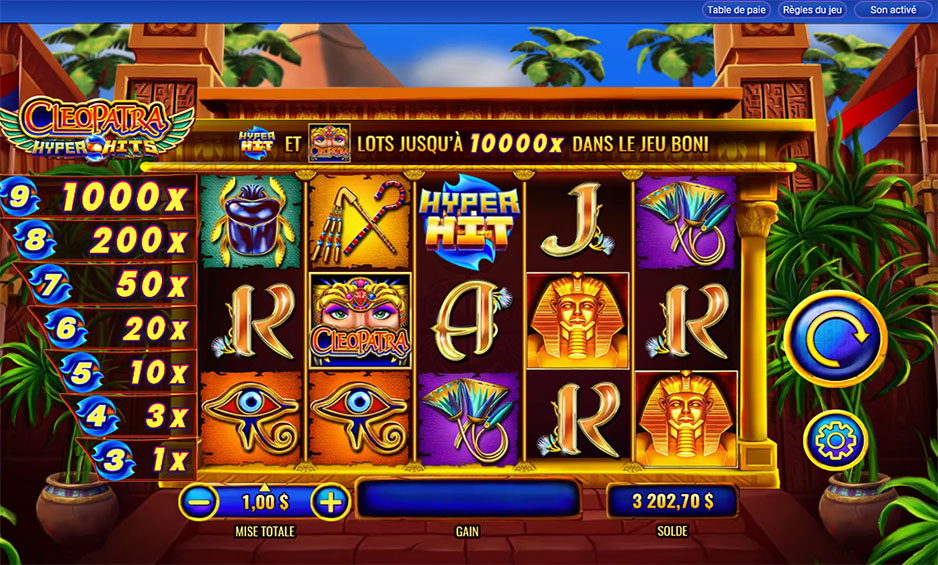Show the Règles du jeu rules
The width and height of the screenshot is (938, 565).
coord(811,10)
